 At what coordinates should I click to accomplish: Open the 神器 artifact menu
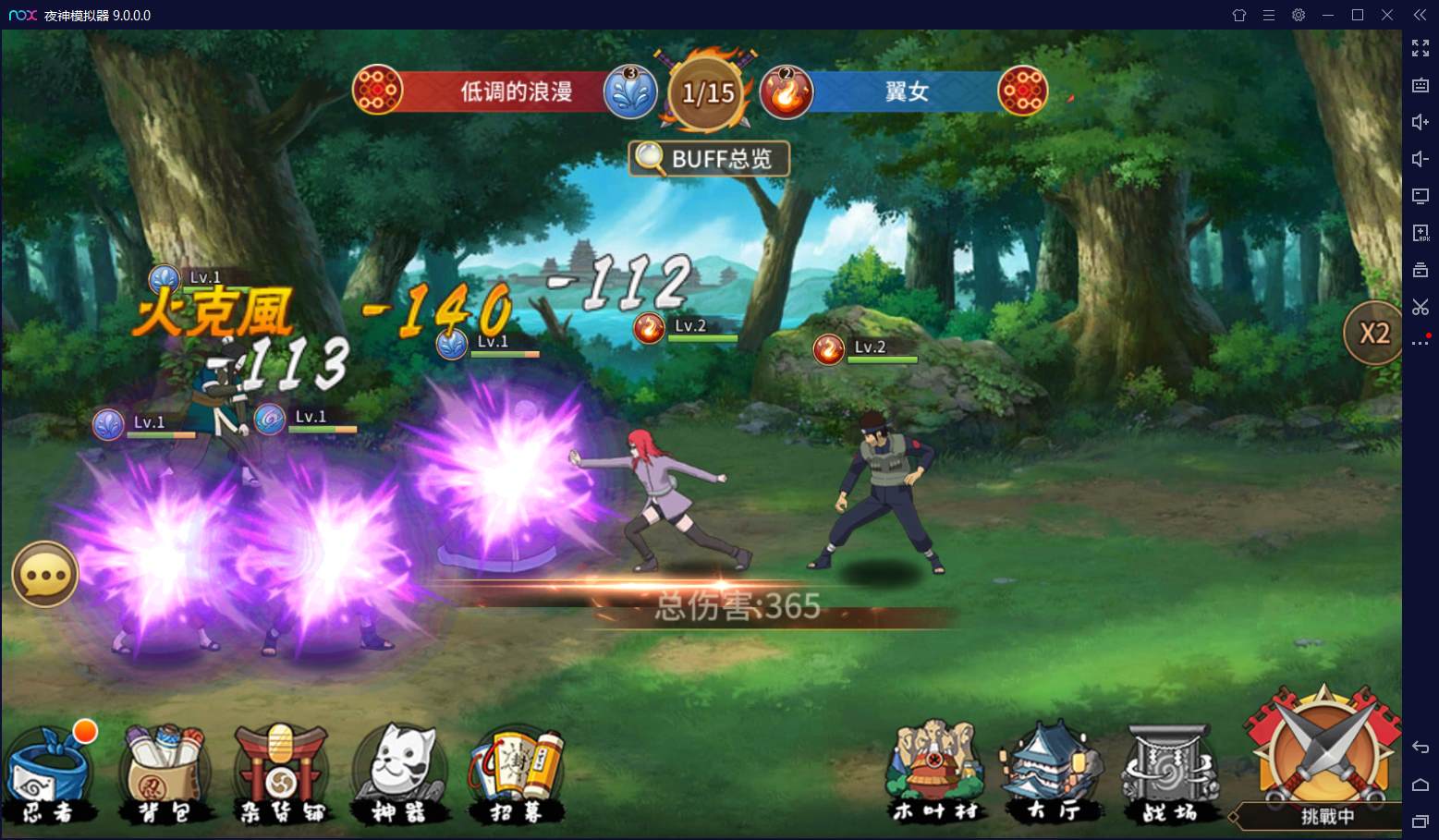pos(400,774)
